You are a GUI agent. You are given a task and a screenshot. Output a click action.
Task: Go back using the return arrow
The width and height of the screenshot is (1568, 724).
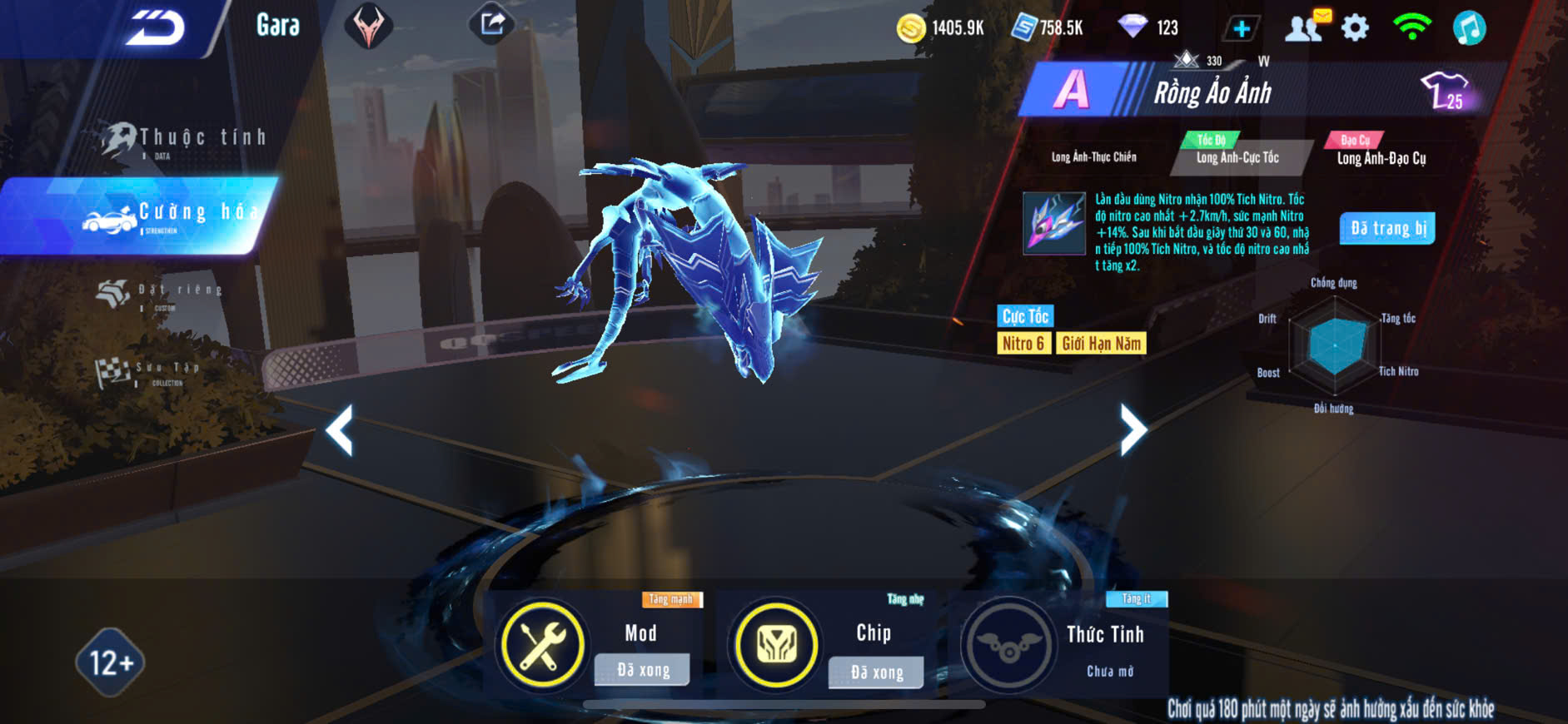(155, 27)
